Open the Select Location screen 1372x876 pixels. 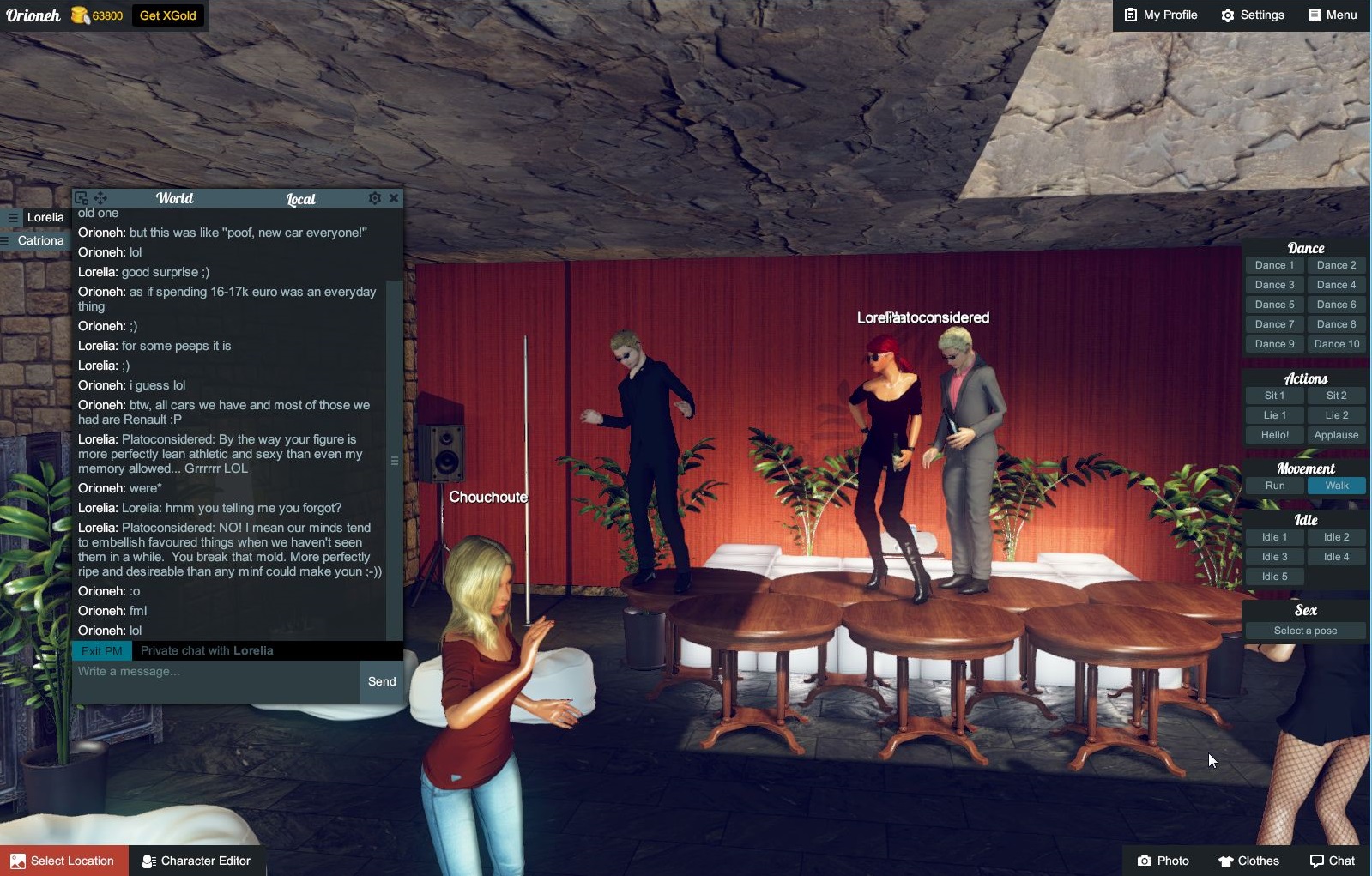tap(64, 861)
